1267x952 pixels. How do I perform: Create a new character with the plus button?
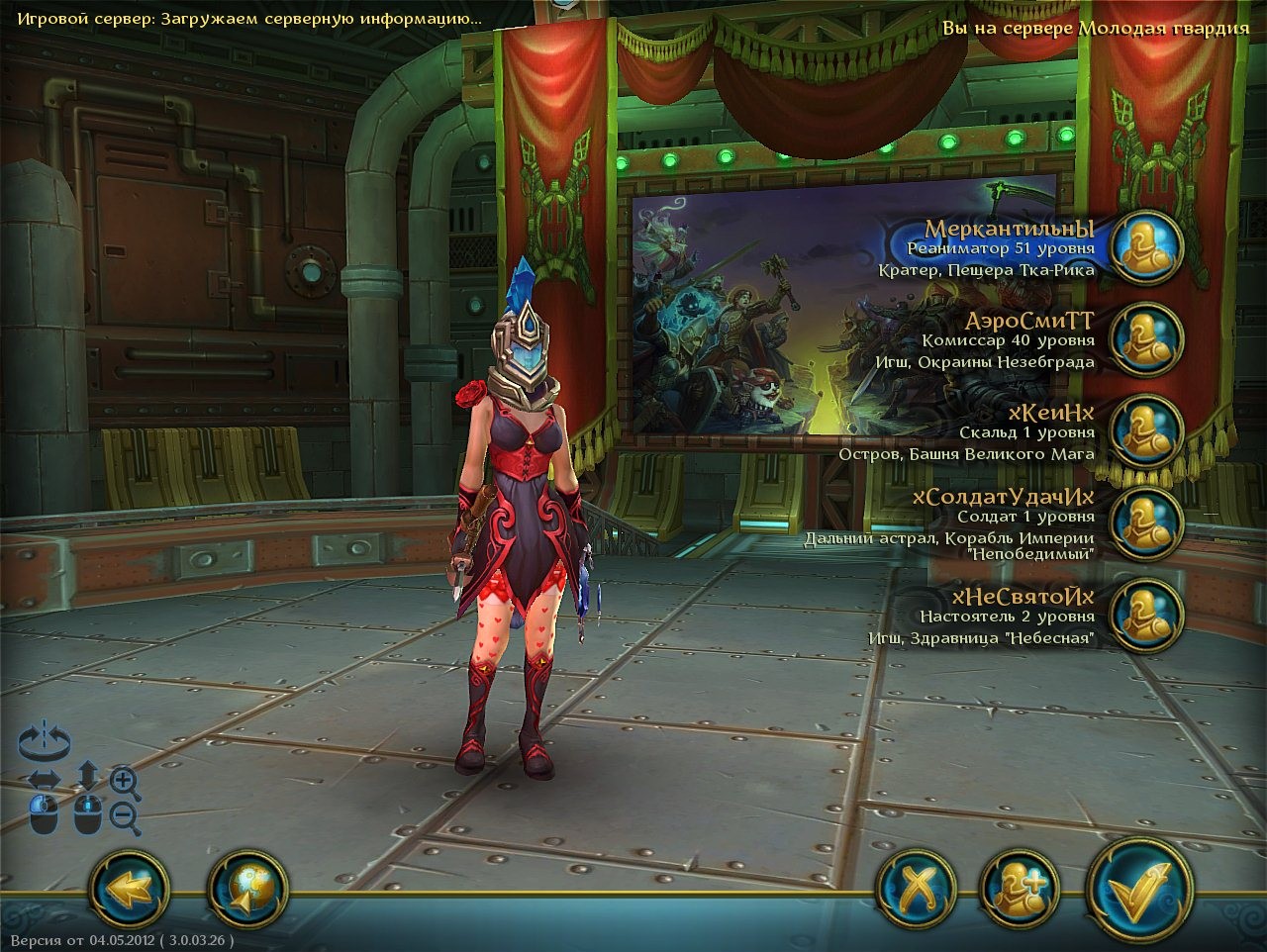(1020, 887)
